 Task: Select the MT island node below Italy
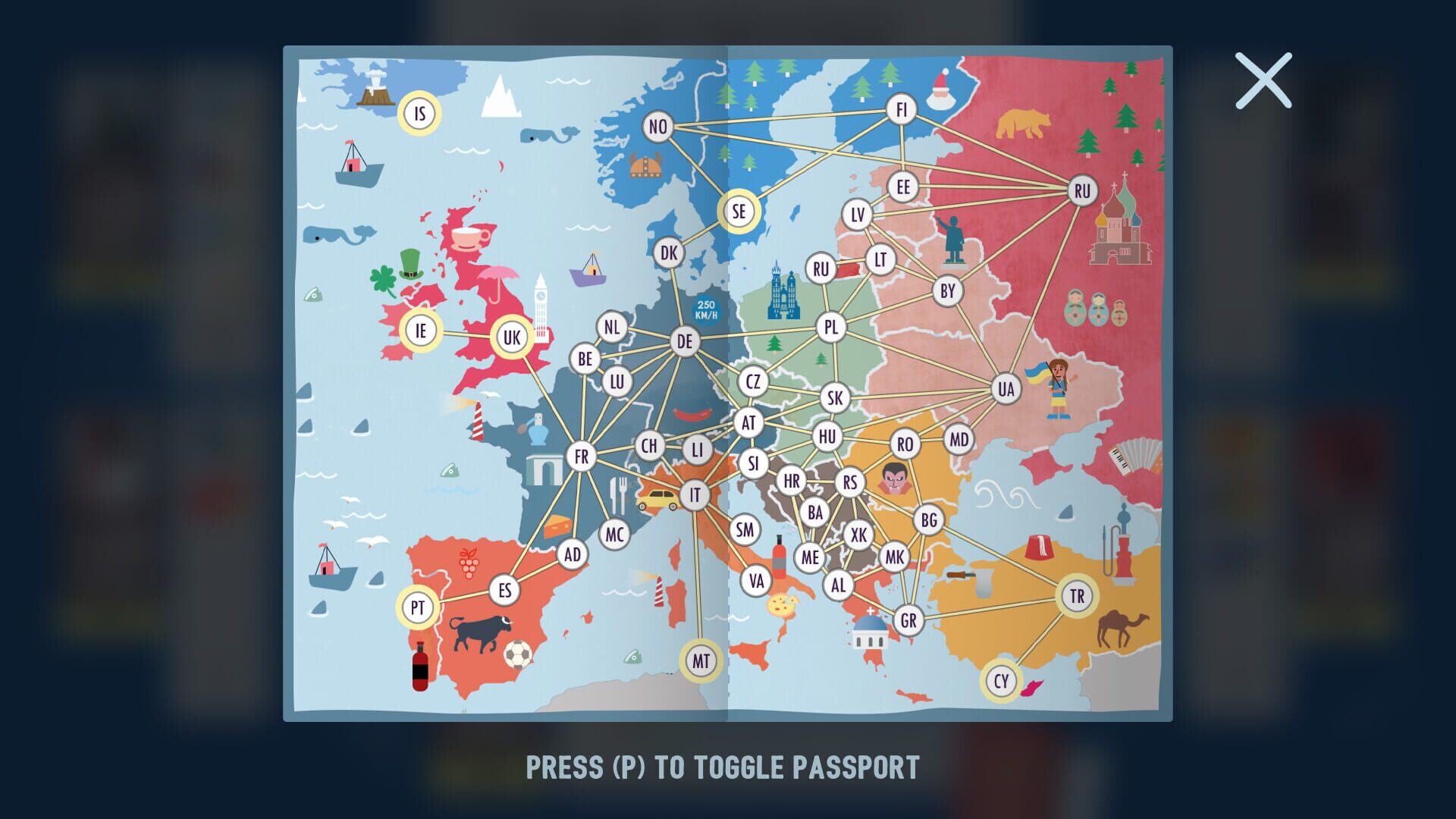pyautogui.click(x=701, y=660)
